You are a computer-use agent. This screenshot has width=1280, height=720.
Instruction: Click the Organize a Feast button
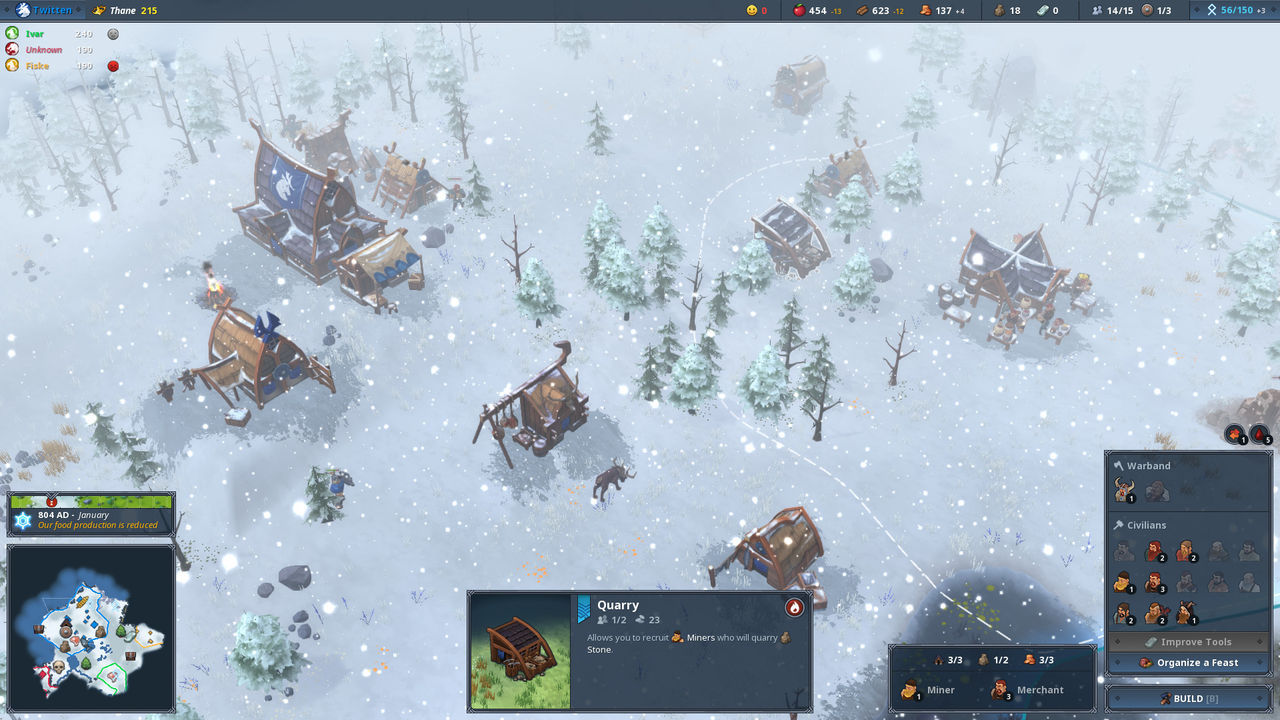pyautogui.click(x=1188, y=662)
